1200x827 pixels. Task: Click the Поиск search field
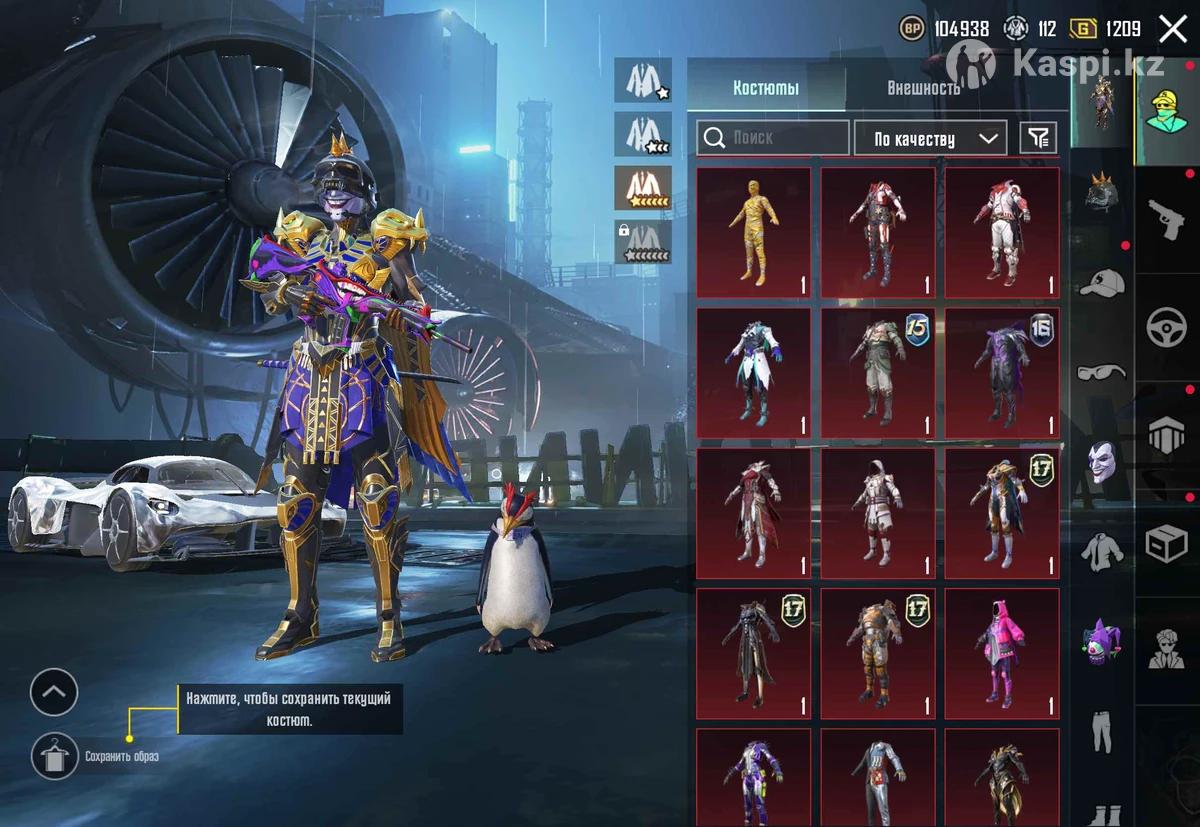(x=773, y=138)
